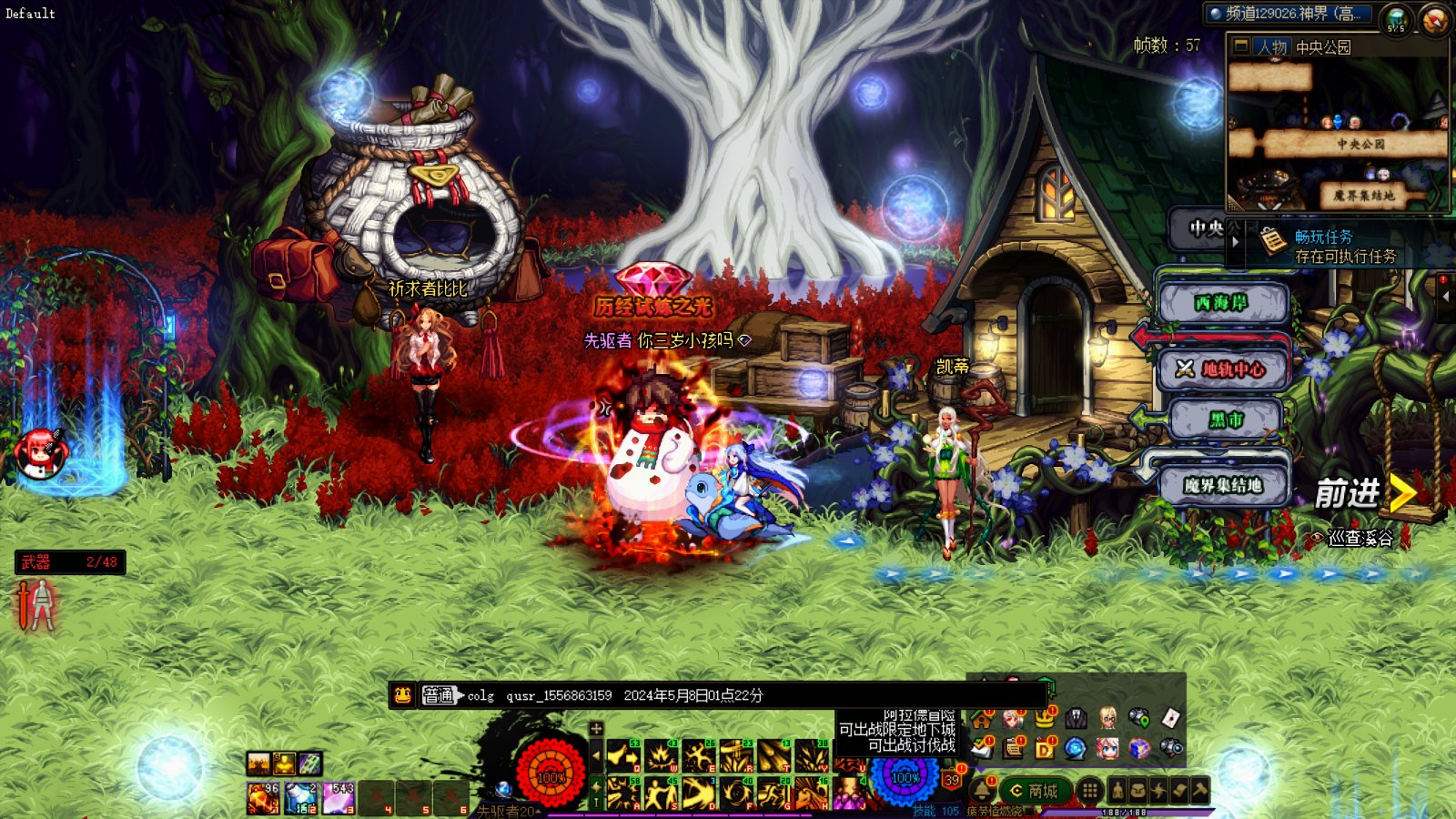This screenshot has height=819, width=1456.
Task: Open the character info silhouette button
Action: (x=1117, y=791)
